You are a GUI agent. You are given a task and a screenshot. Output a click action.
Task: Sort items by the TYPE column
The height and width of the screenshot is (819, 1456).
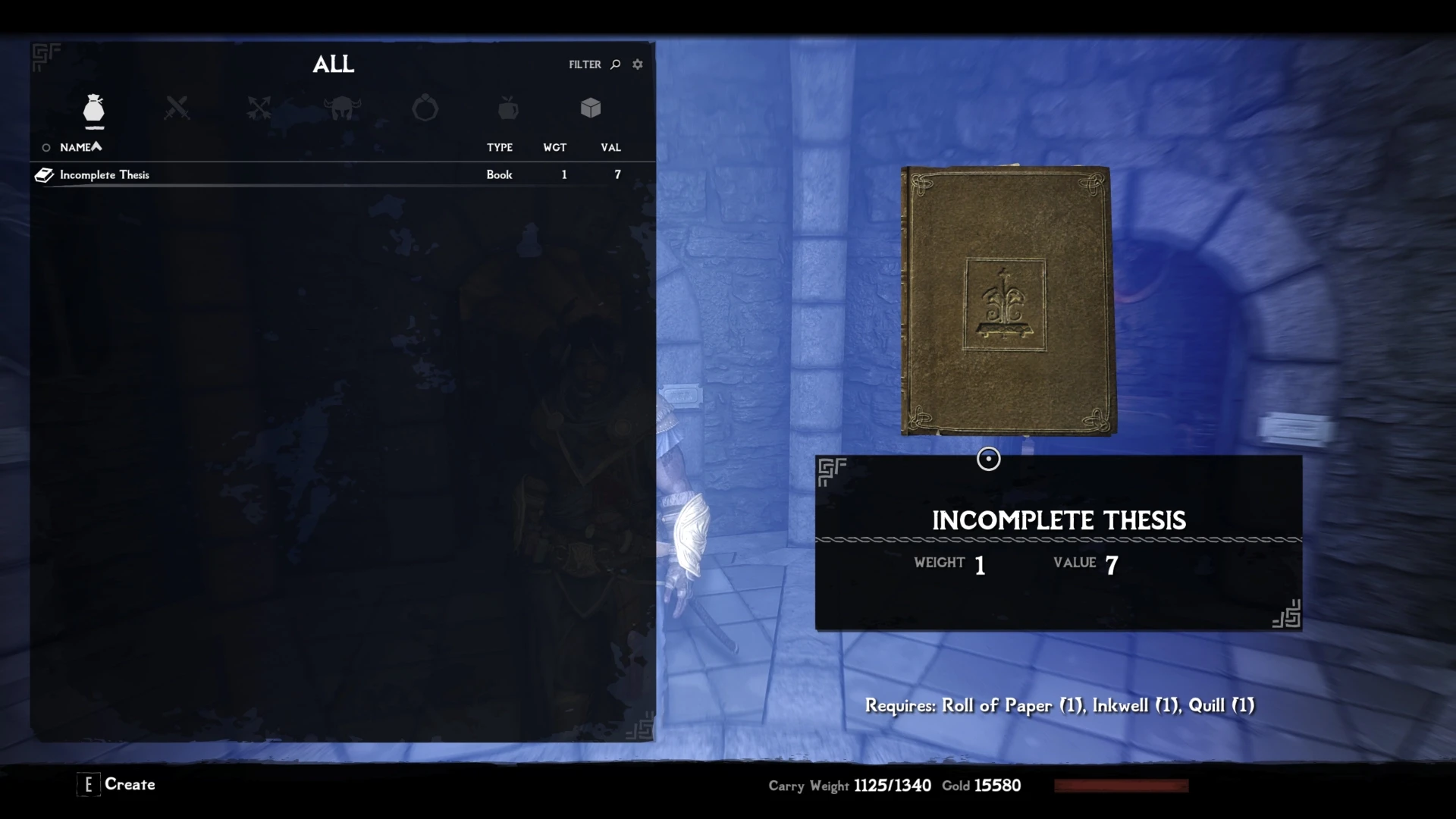click(500, 148)
